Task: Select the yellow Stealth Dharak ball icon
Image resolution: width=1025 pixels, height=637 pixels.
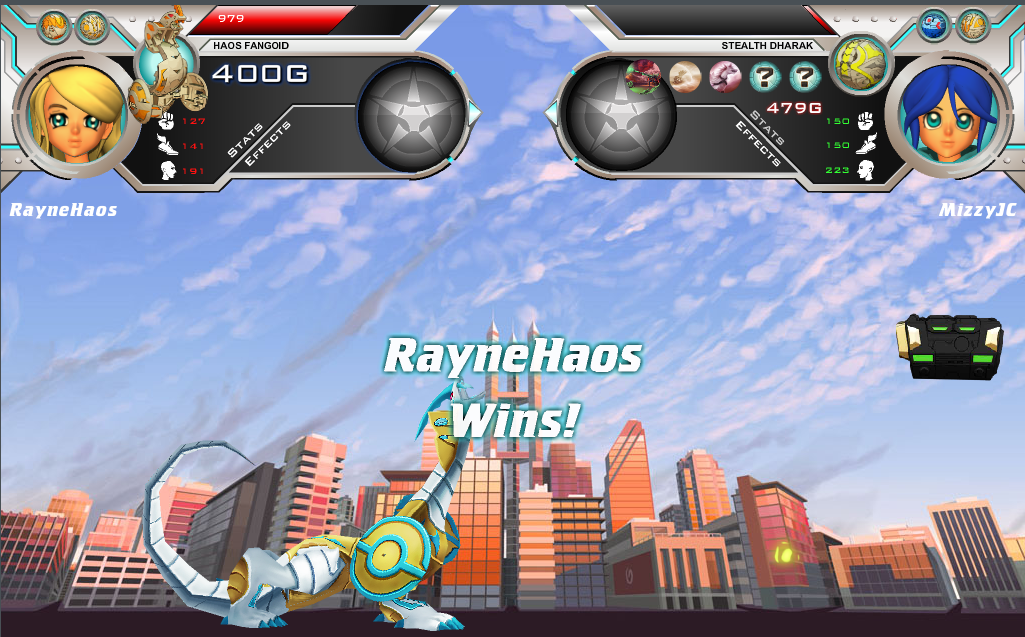Action: 860,64
